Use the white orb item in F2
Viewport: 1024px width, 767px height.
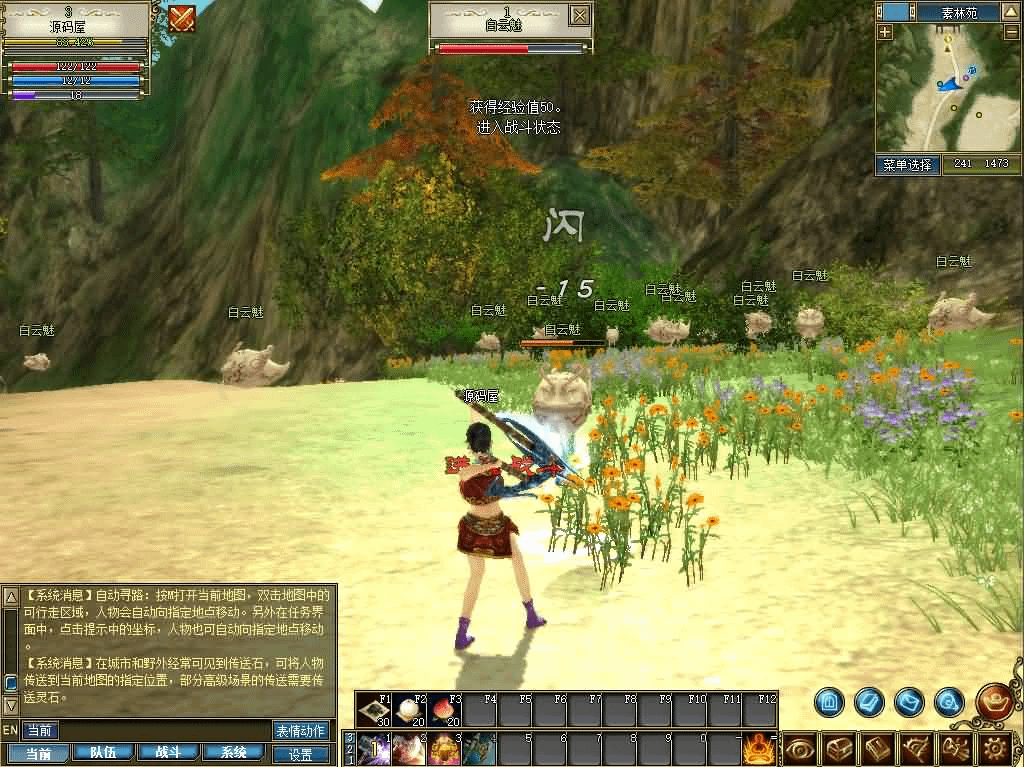(x=408, y=710)
